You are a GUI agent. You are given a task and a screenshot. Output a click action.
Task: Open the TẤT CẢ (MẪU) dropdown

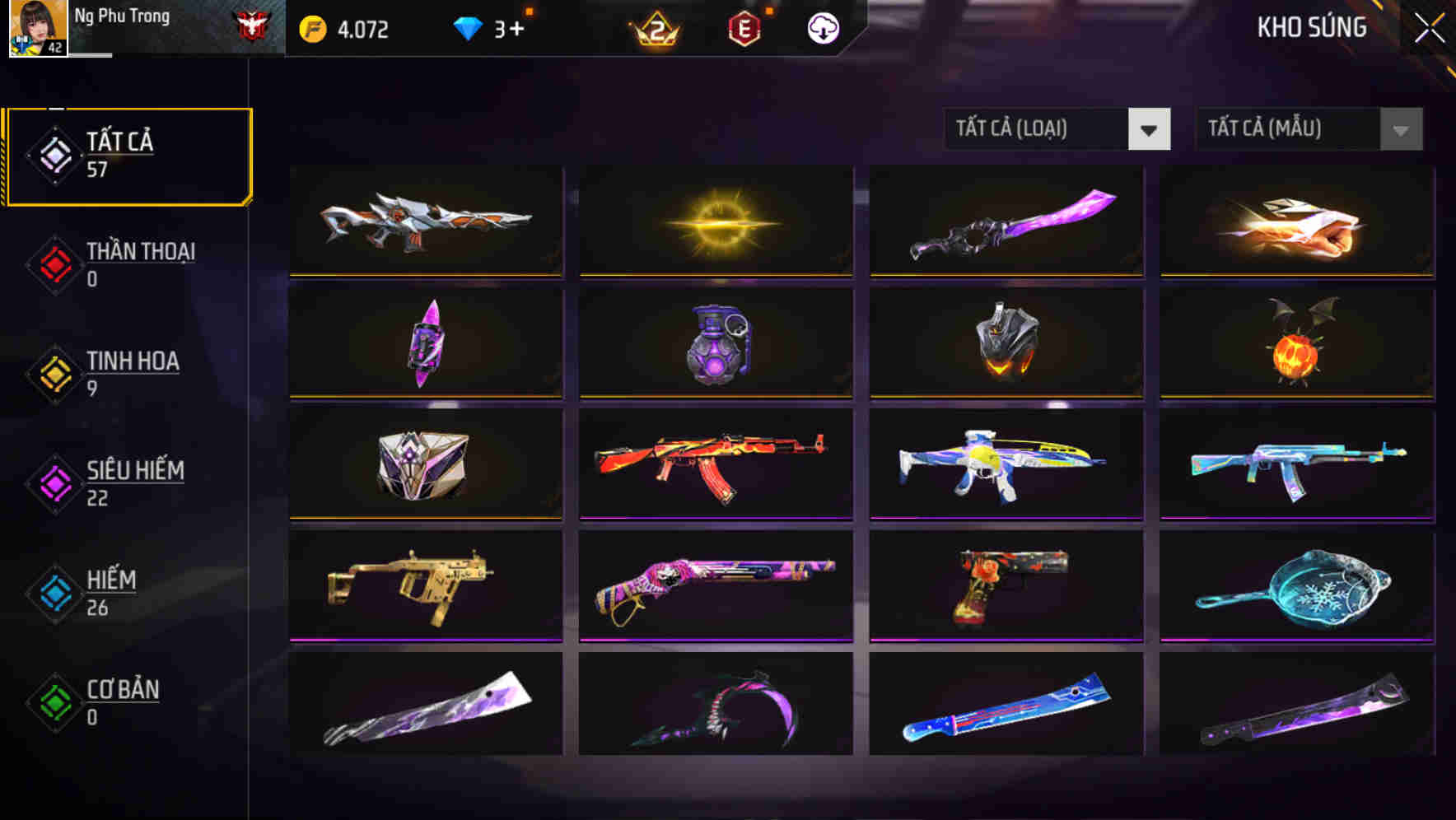1308,129
